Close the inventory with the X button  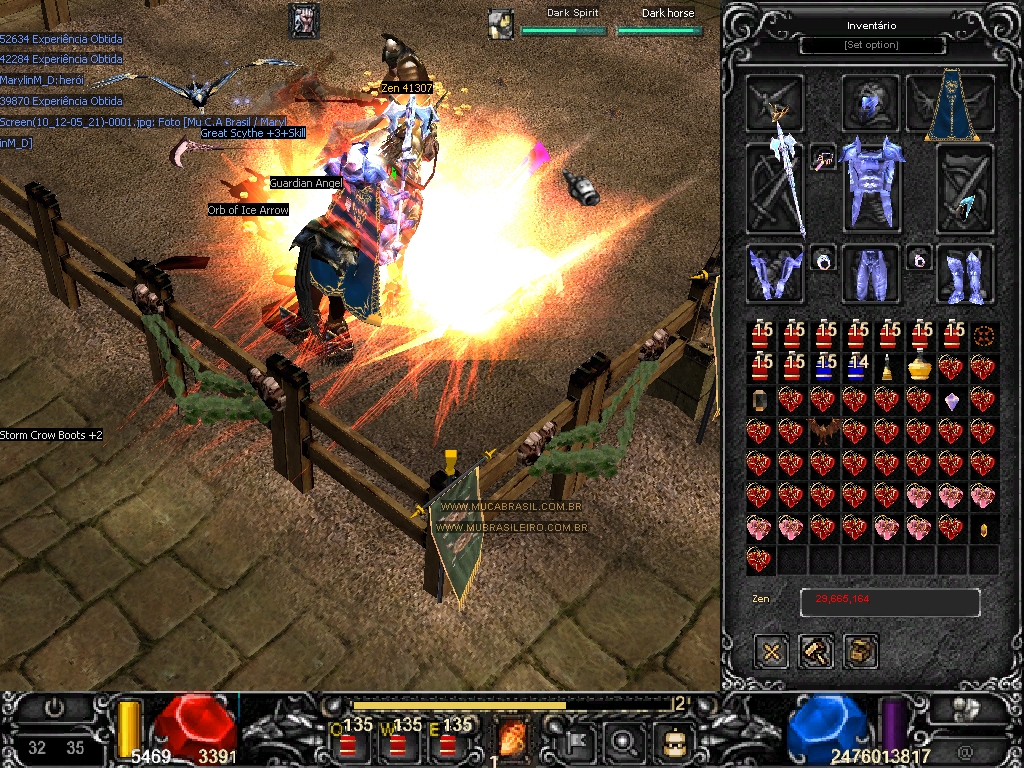point(772,652)
